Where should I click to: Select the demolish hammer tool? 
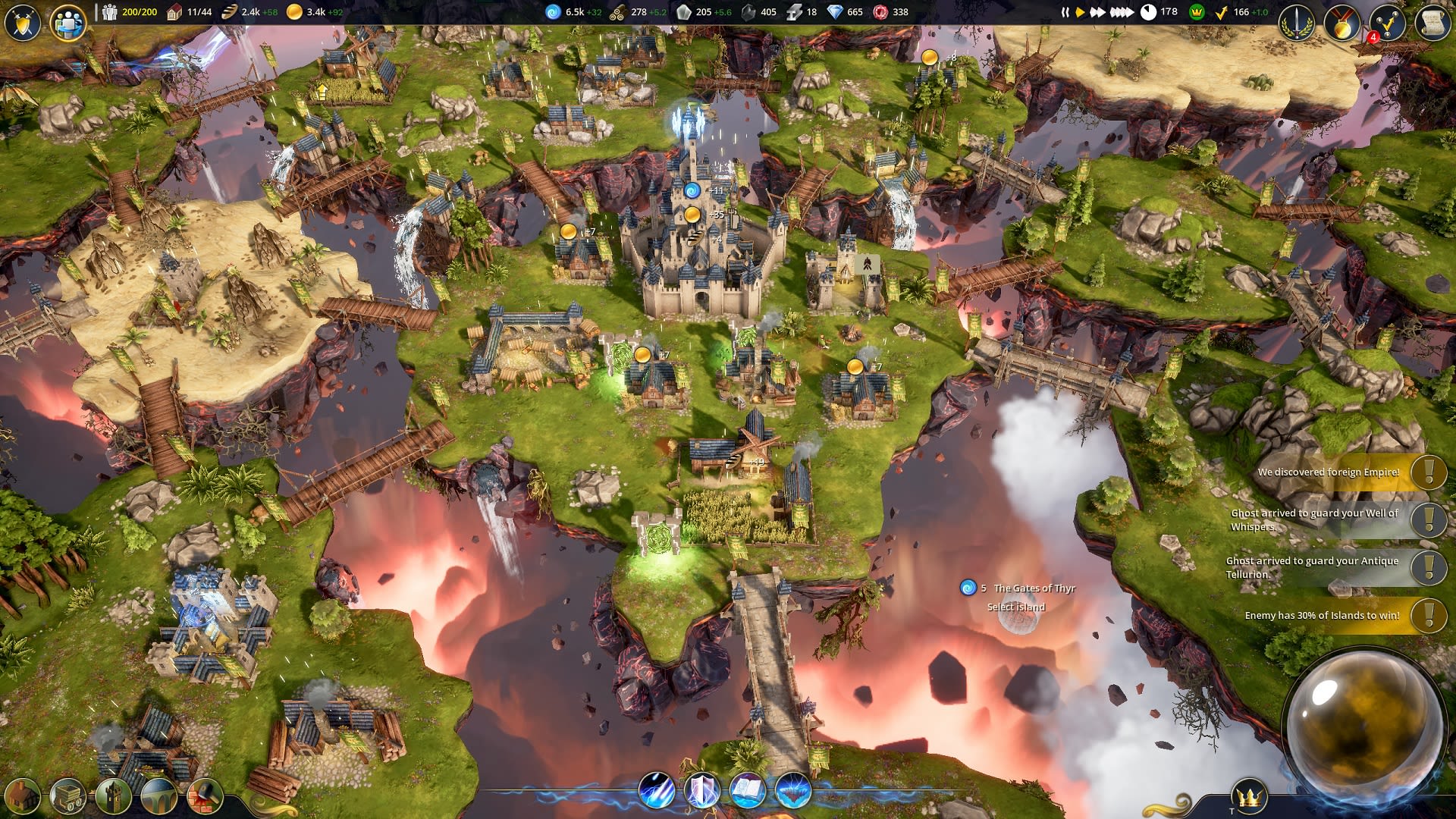pyautogui.click(x=203, y=795)
